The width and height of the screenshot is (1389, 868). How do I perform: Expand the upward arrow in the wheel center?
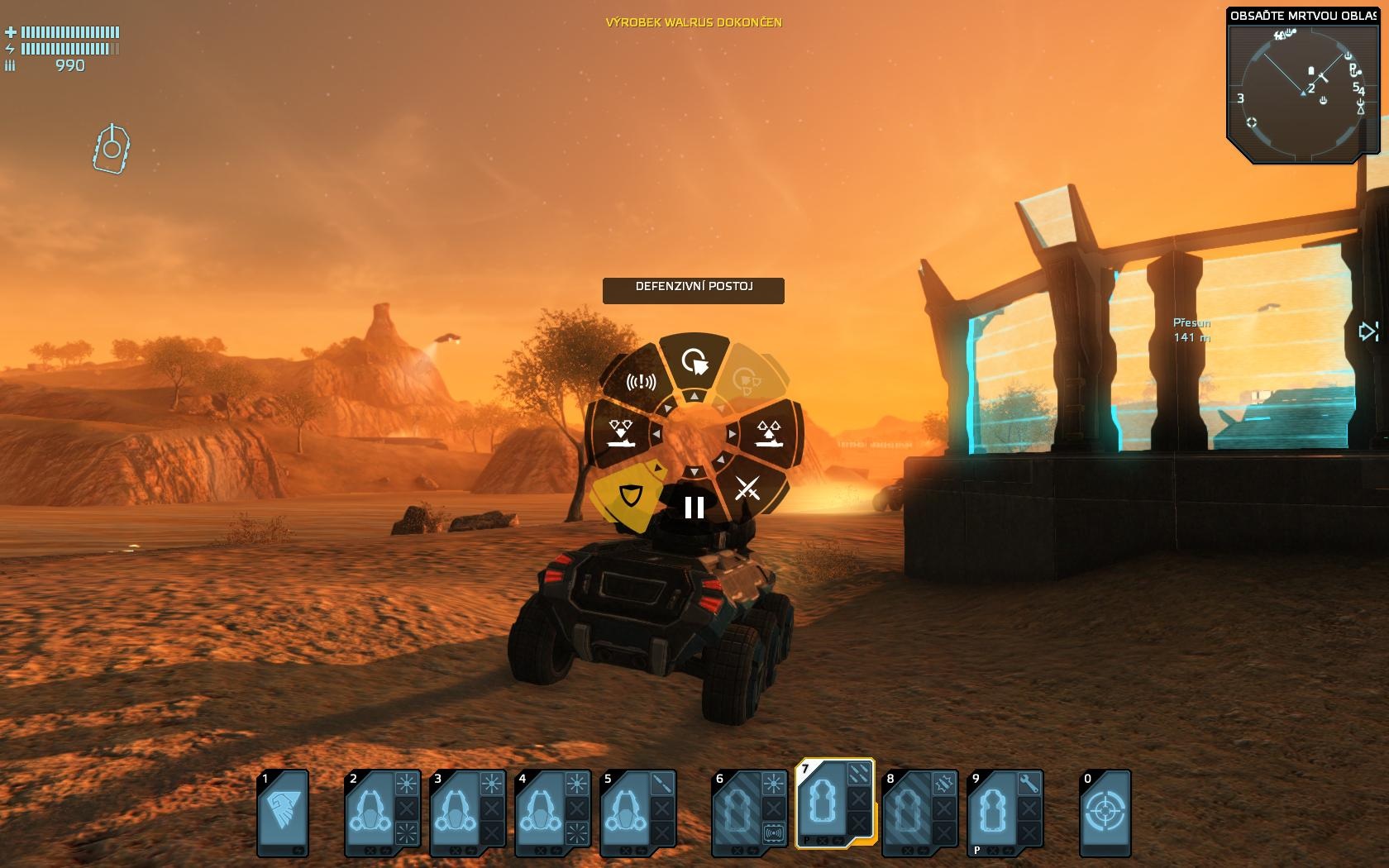tap(694, 395)
